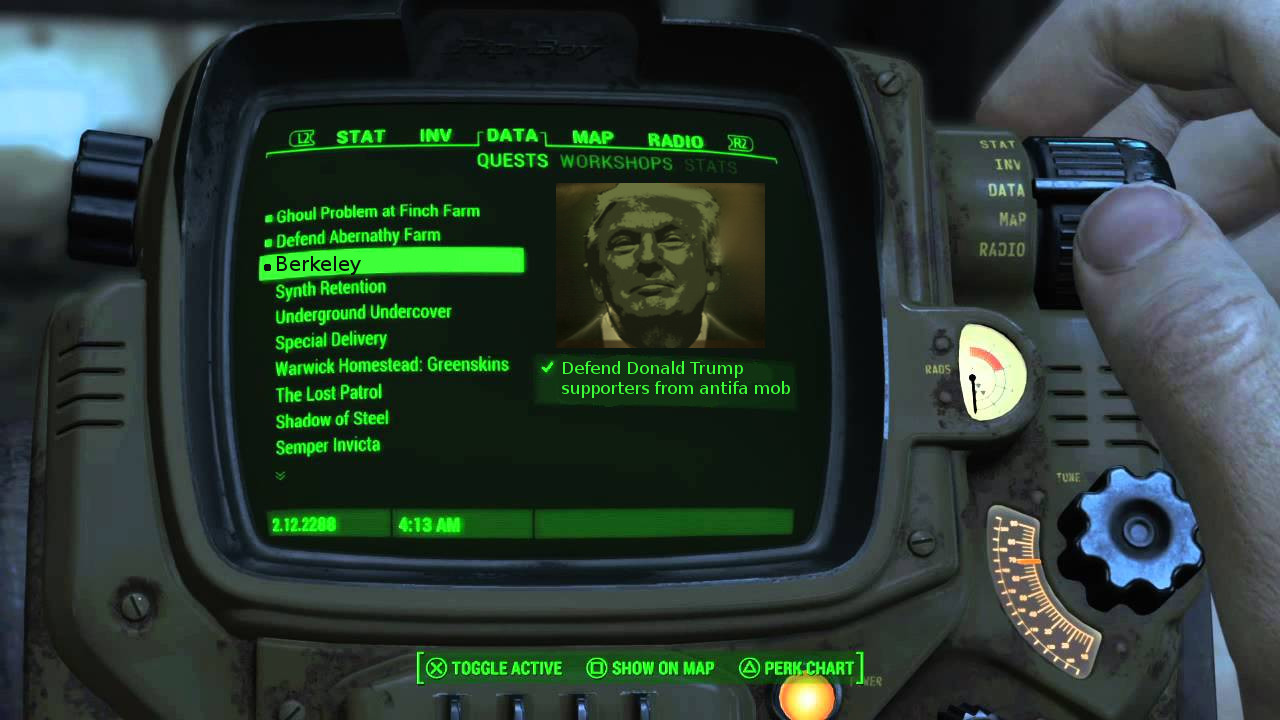The height and width of the screenshot is (720, 1280).
Task: Select the Ghoul Problem at Finch Farm quest
Action: point(377,213)
